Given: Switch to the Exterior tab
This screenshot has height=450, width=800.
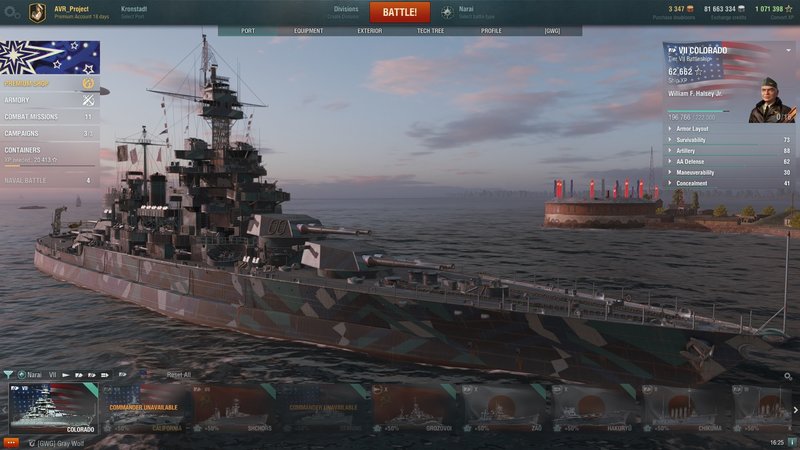Looking at the screenshot, I should [369, 31].
